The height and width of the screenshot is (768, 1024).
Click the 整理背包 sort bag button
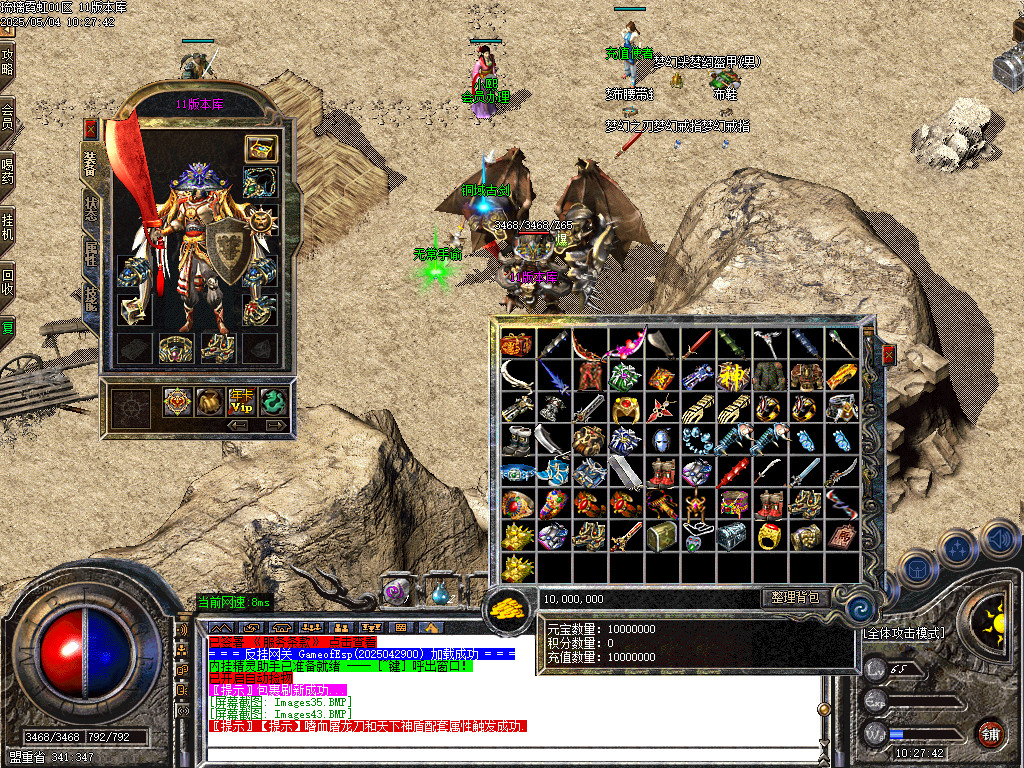pos(796,598)
